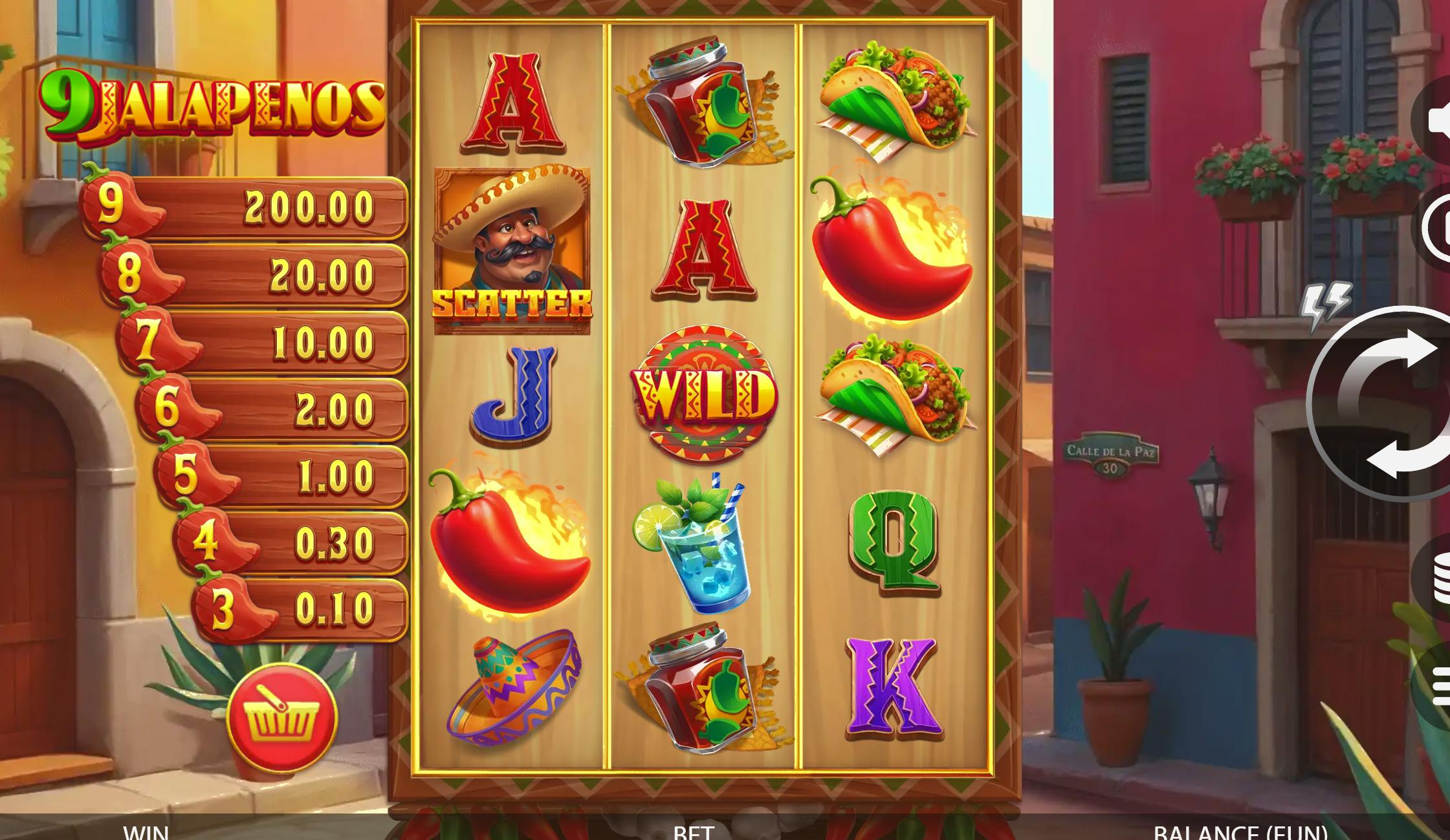The width and height of the screenshot is (1450, 840).
Task: Toggle turbo mode with the lightning bolts icon
Action: [1326, 304]
